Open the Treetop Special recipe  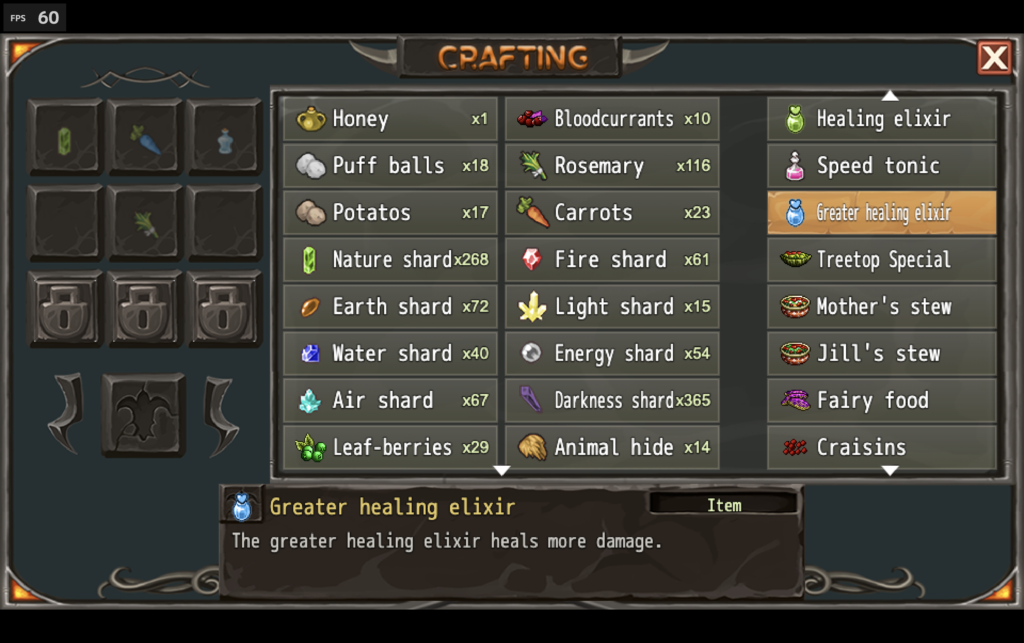coord(882,260)
